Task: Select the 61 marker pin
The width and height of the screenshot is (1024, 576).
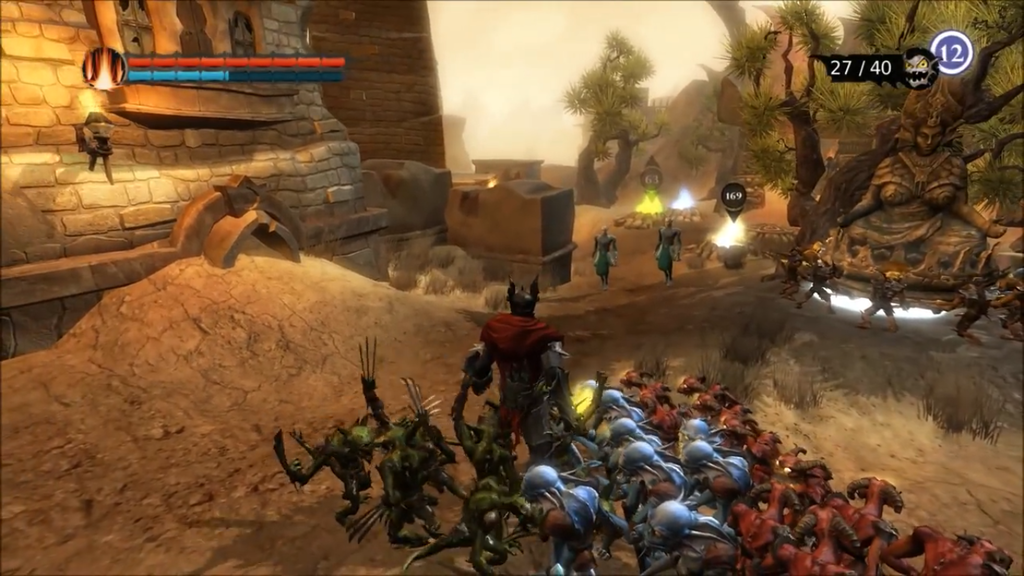Action: point(651,179)
